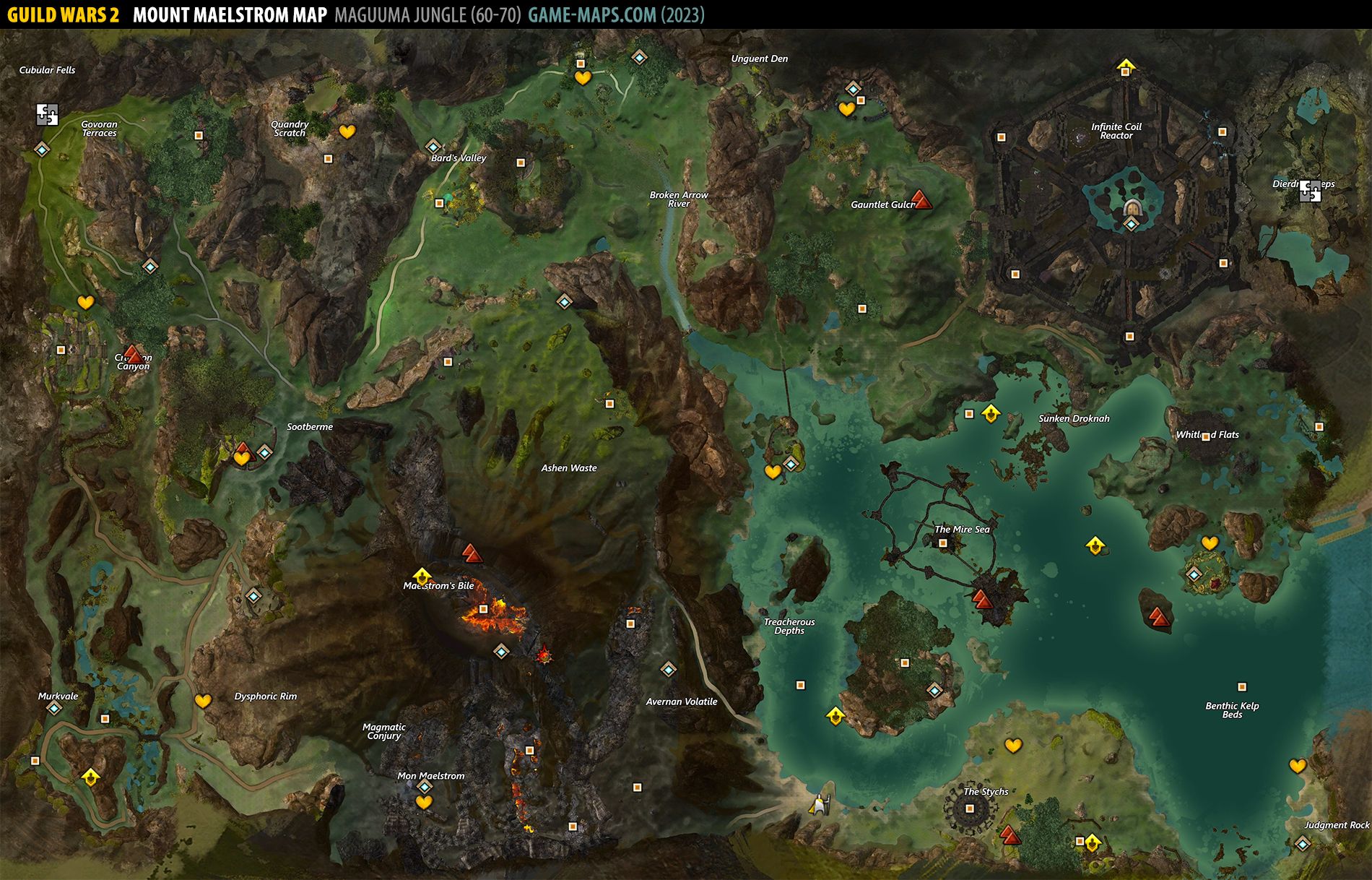Select the renown heart beside Quandry Scratch
The image size is (1372, 880).
(347, 131)
